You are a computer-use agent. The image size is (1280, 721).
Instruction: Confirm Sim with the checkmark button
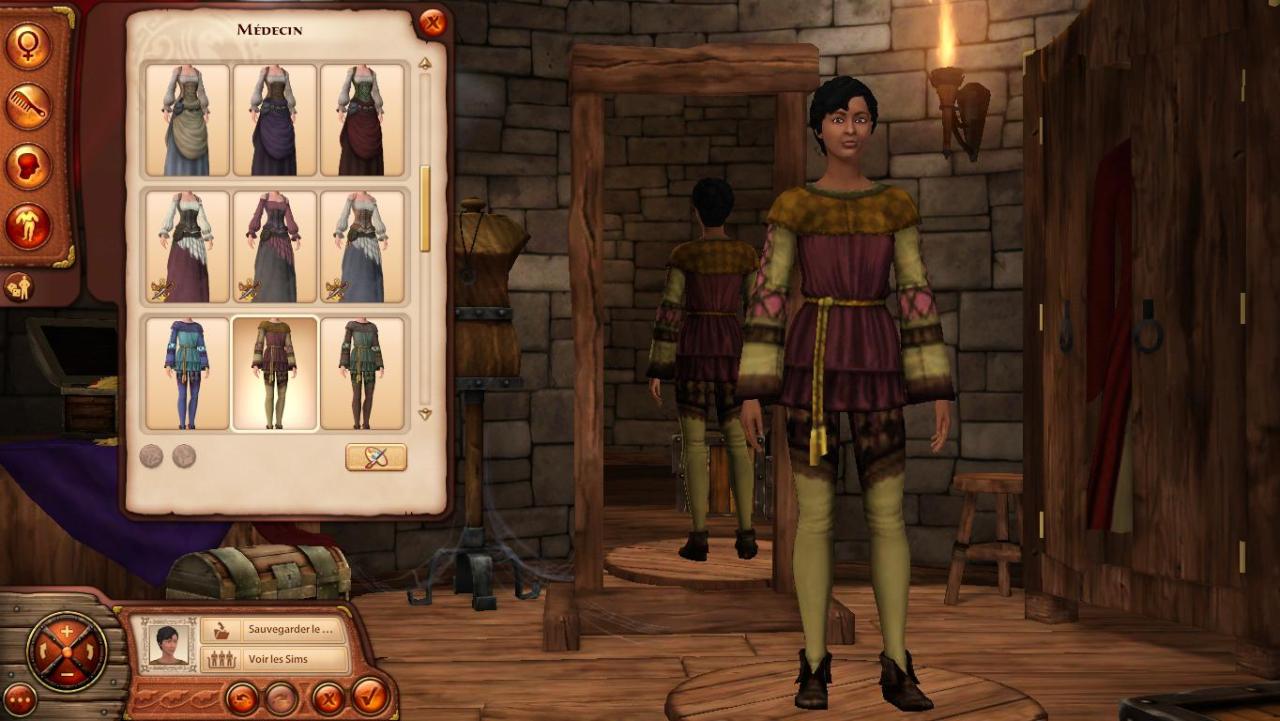pos(369,696)
